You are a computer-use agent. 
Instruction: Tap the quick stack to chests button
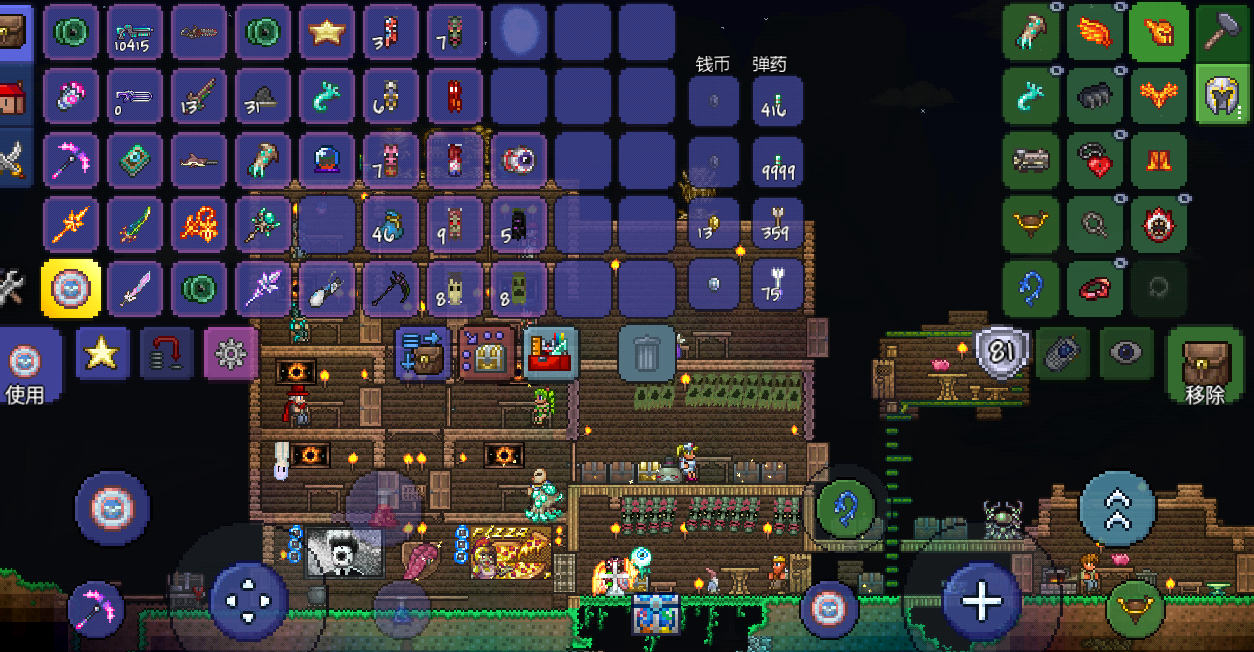[x=422, y=353]
